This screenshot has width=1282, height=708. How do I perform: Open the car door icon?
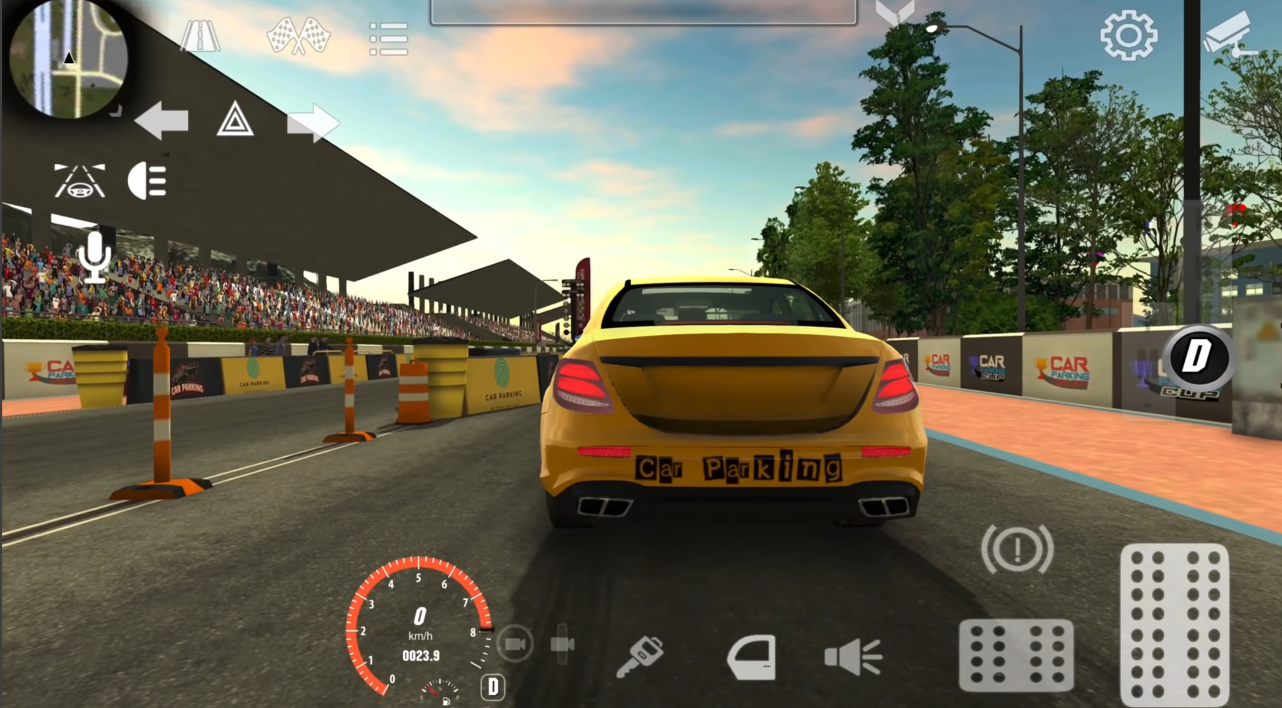coord(751,658)
